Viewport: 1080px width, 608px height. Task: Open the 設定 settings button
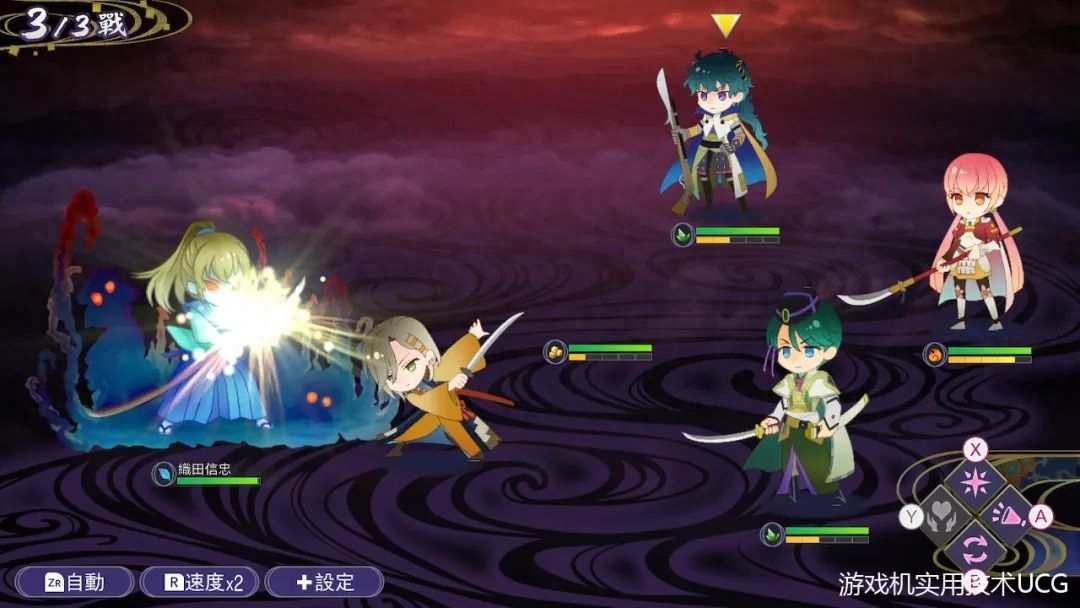pos(324,582)
